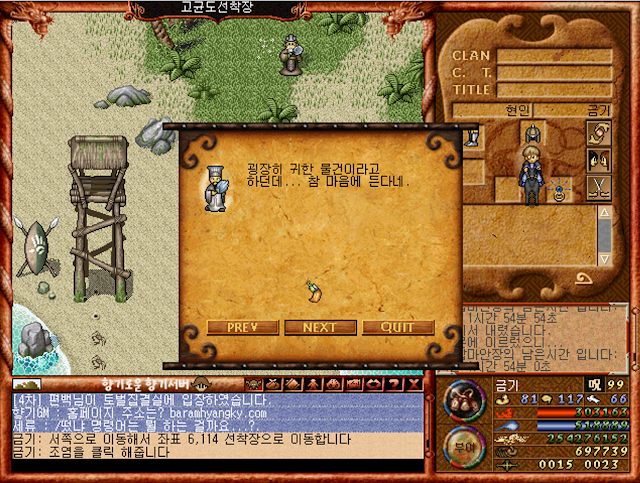Screen dimensions: 640x483
Task: Advance the dialogue with NEXT
Action: (320, 327)
